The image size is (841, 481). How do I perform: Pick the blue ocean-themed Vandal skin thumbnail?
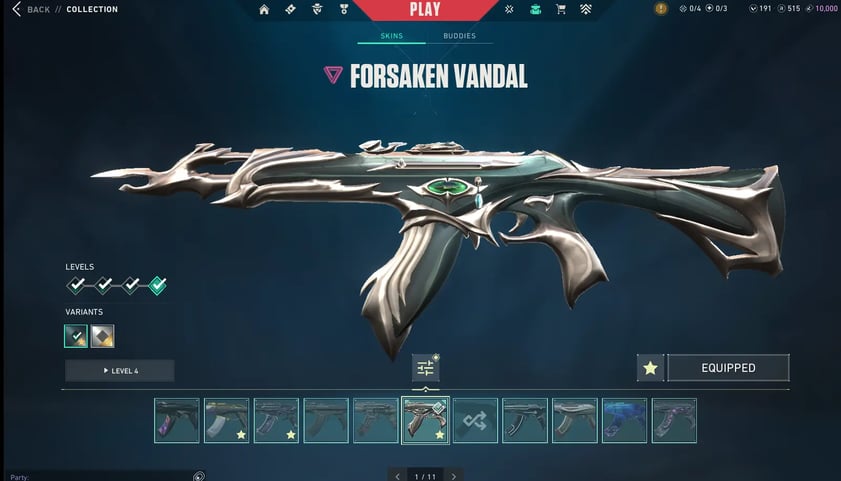(624, 421)
